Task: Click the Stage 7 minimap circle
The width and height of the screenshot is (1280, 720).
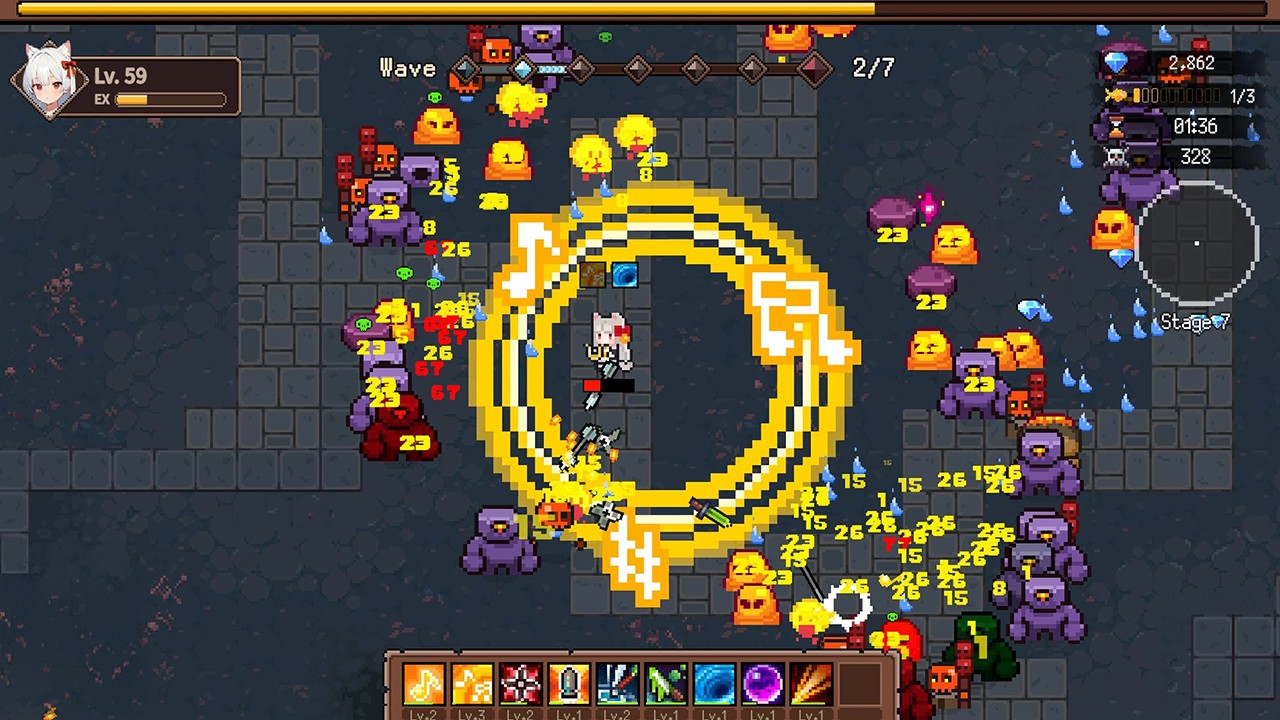Action: tap(1197, 243)
